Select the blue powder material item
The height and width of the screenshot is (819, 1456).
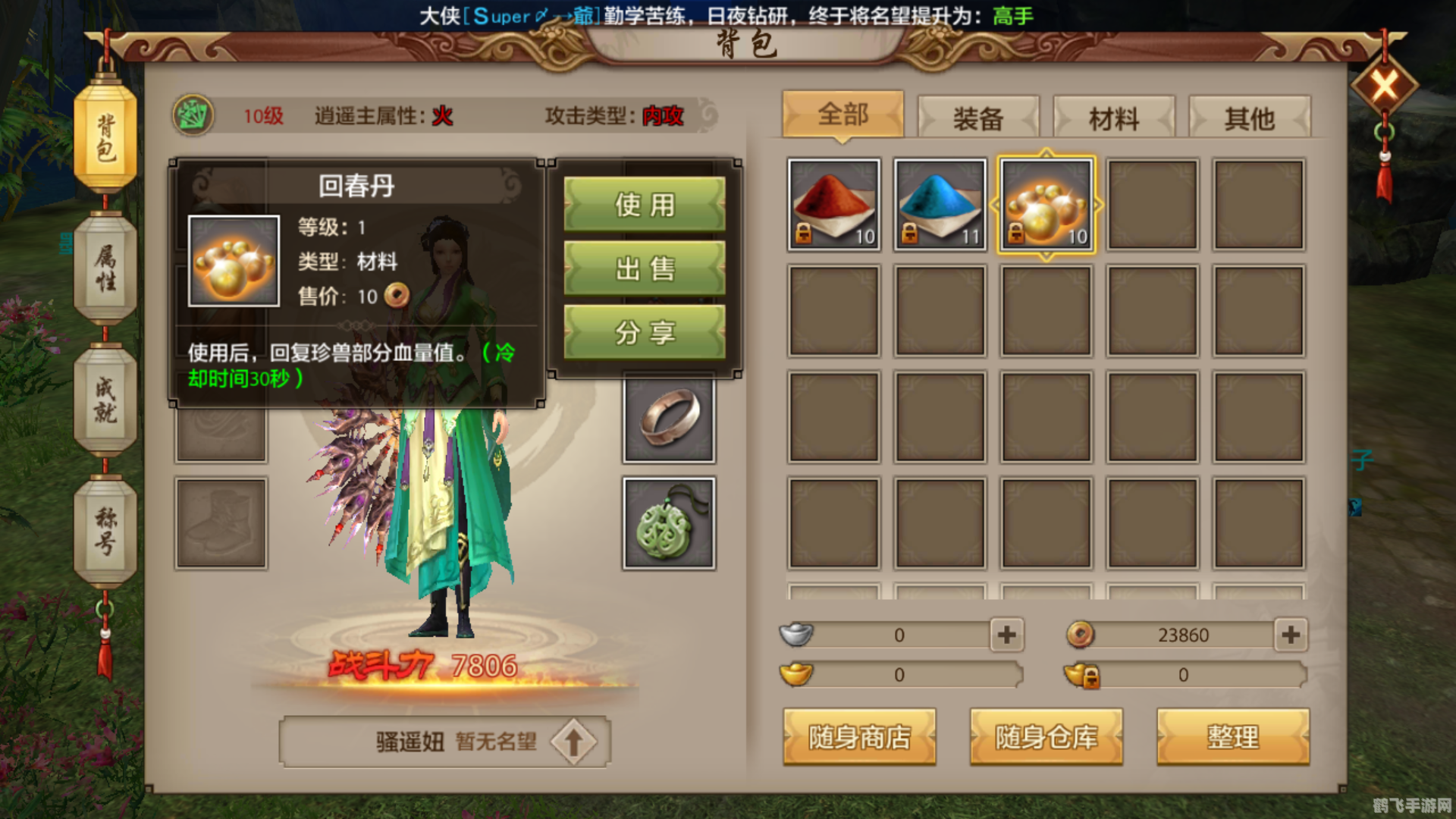(939, 203)
